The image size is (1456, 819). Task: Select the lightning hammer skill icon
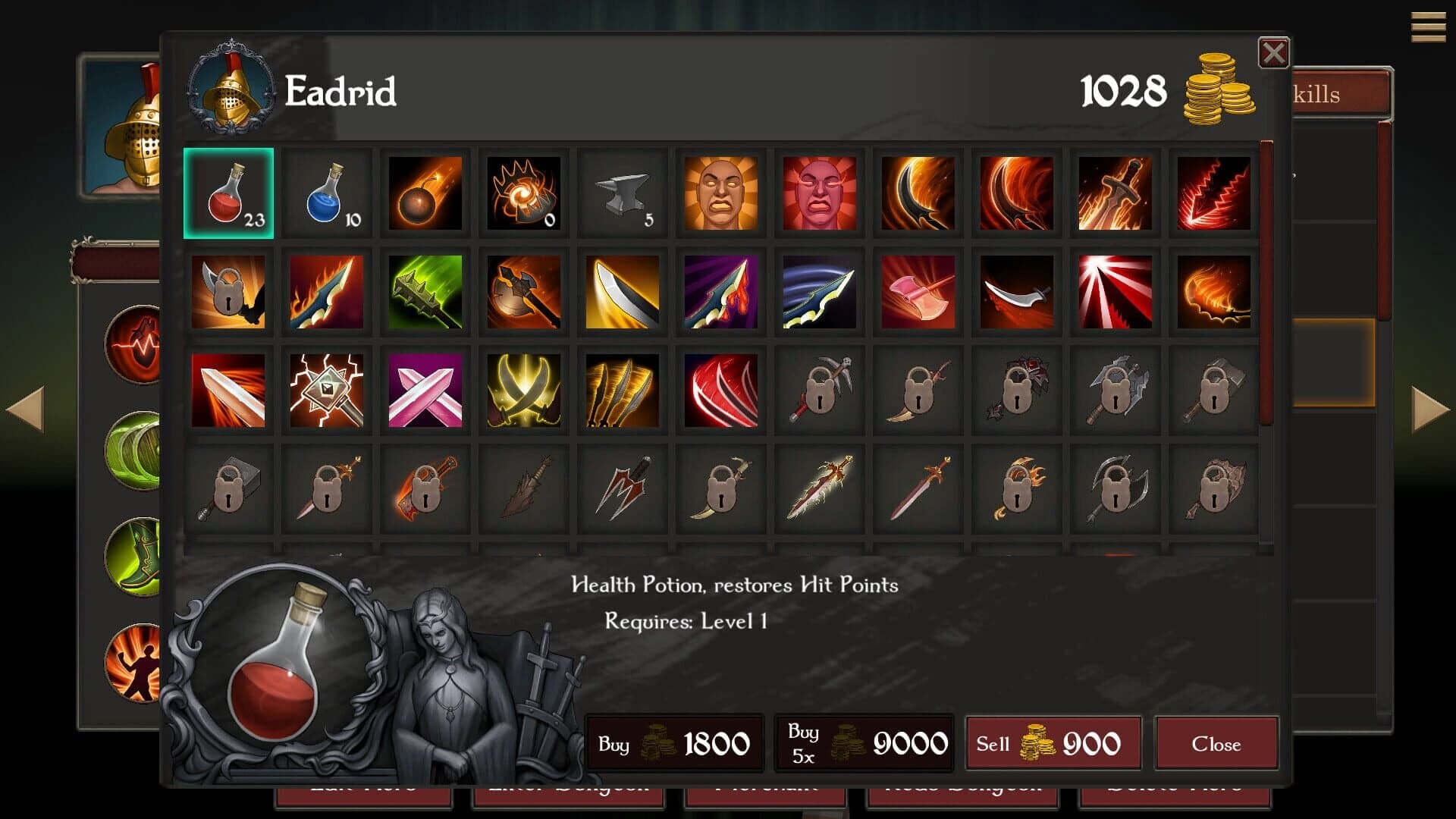coord(326,391)
